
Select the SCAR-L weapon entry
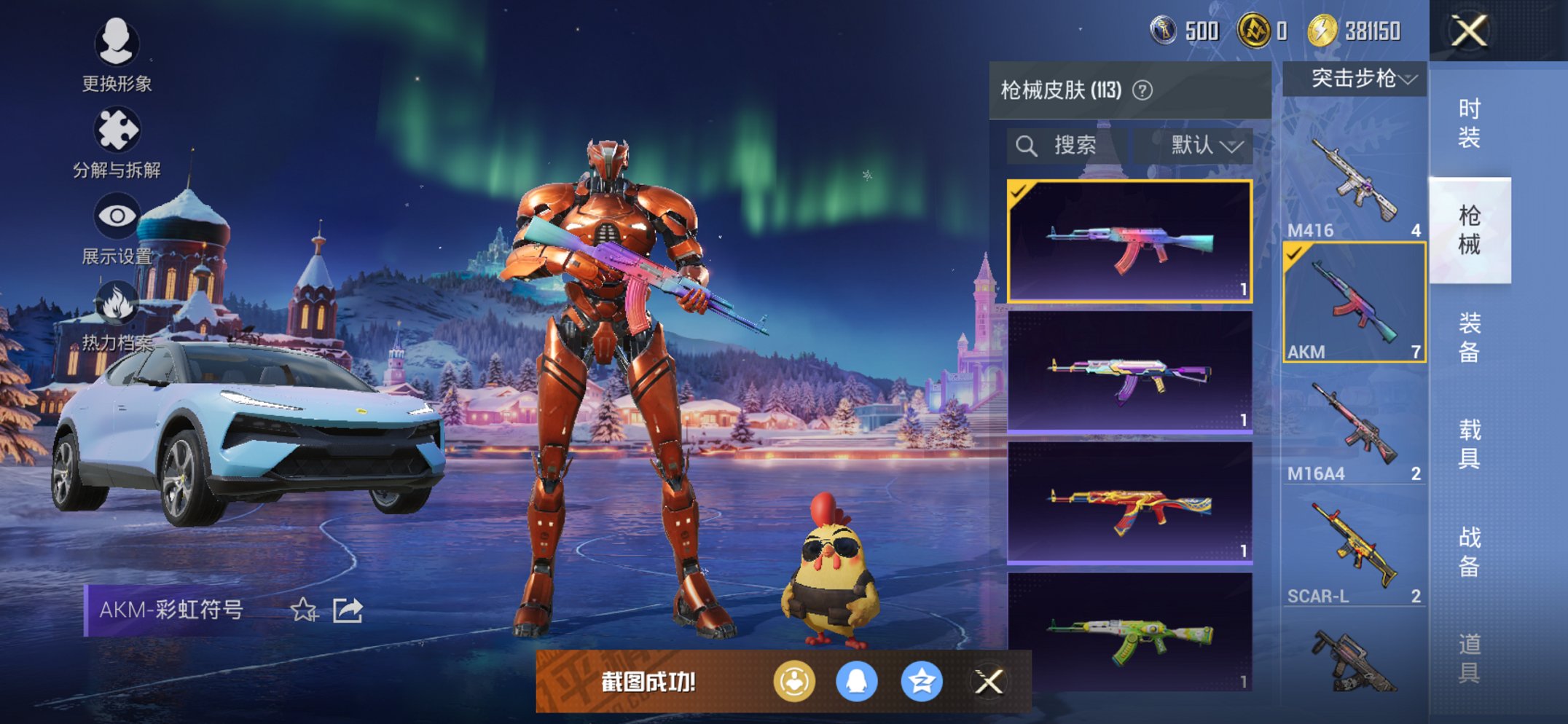[x=1354, y=548]
